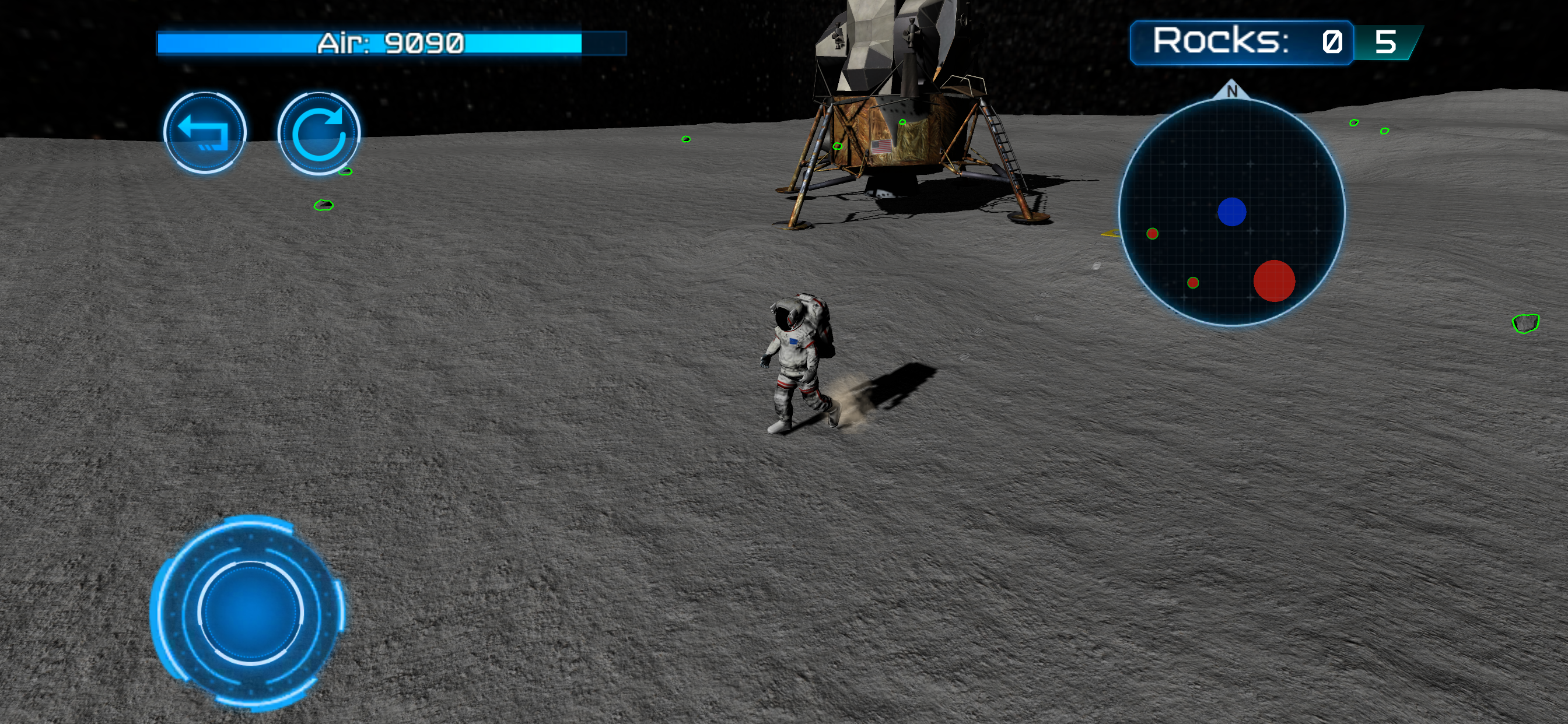Tap the green rock outline near the lander leg
This screenshot has width=1568, height=724.
[x=837, y=145]
